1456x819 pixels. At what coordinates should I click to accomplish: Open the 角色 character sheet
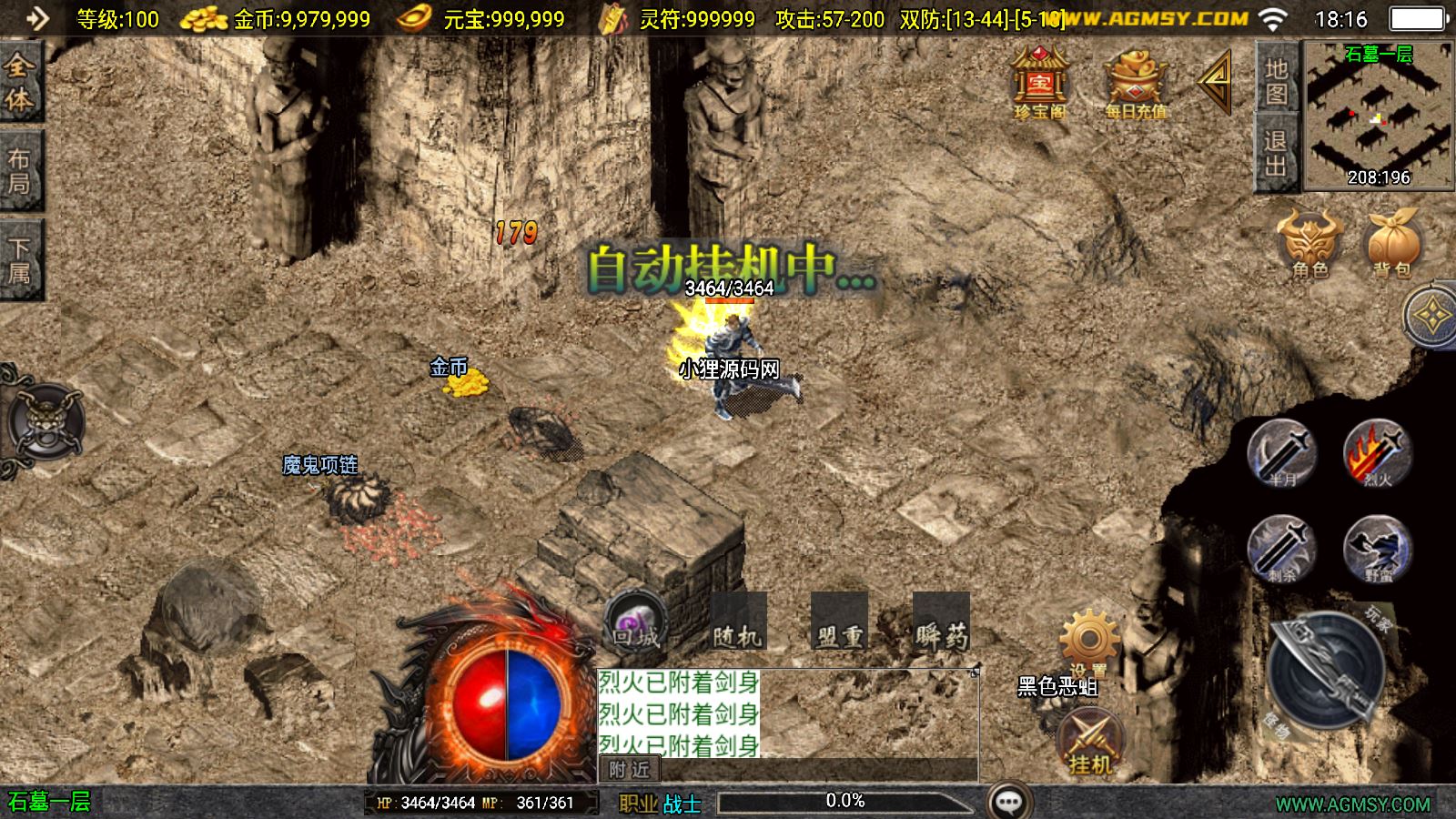pos(1310,241)
